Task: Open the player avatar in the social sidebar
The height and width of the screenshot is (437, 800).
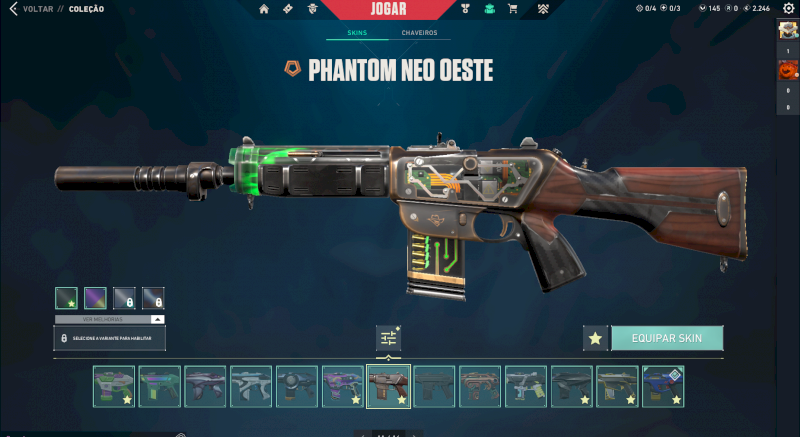Action: coord(787,30)
